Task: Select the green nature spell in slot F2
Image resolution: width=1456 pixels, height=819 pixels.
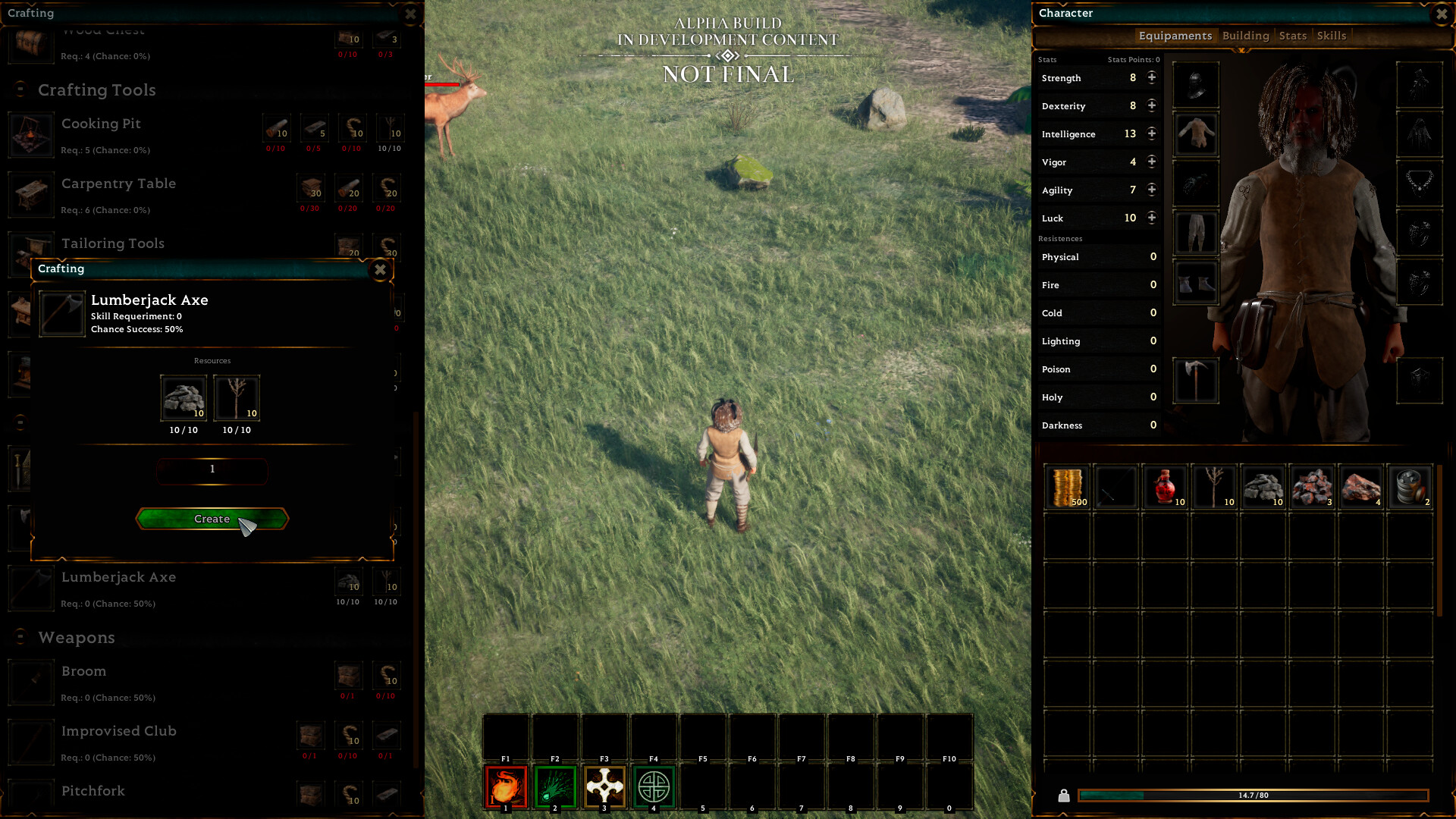Action: pos(554,787)
